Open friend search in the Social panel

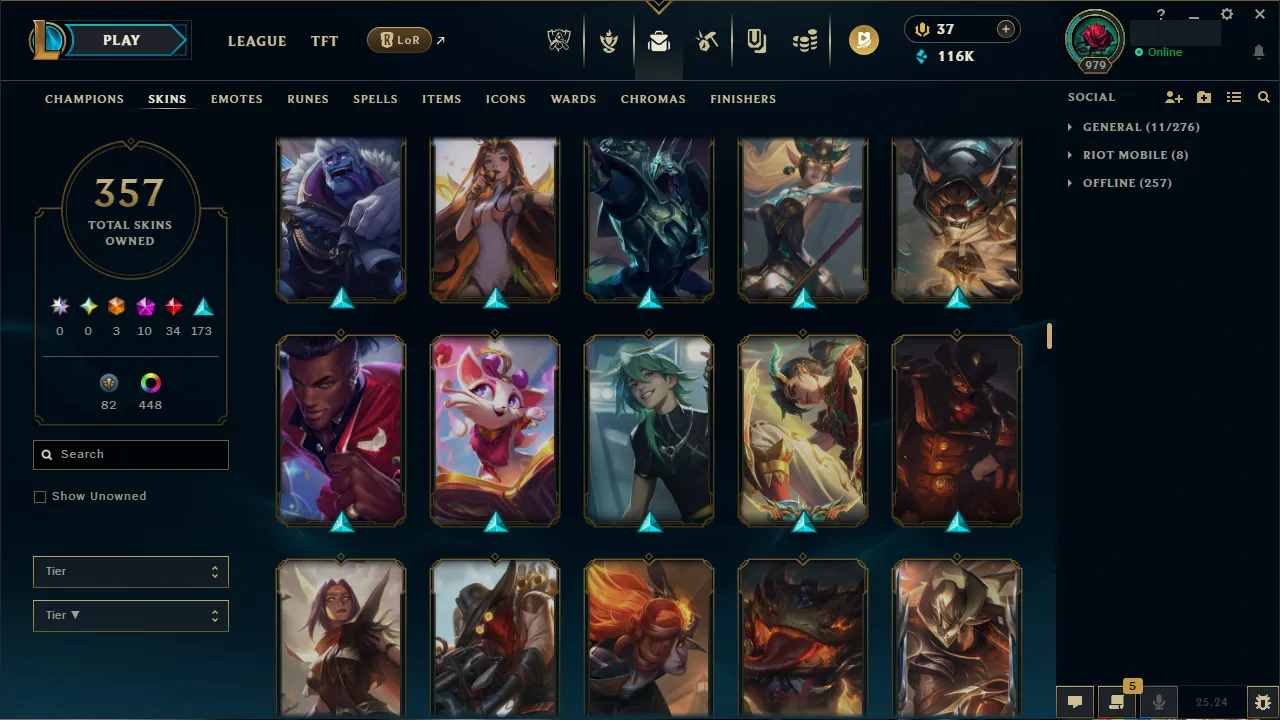1263,97
